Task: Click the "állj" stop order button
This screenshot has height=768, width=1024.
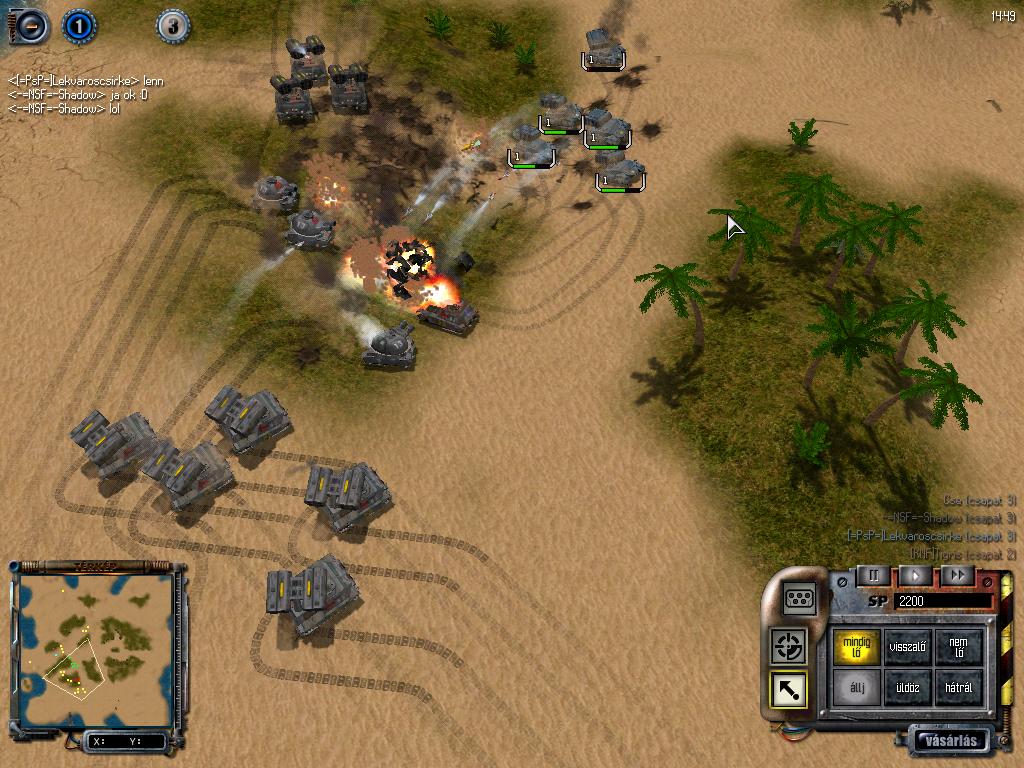Action: [x=858, y=689]
